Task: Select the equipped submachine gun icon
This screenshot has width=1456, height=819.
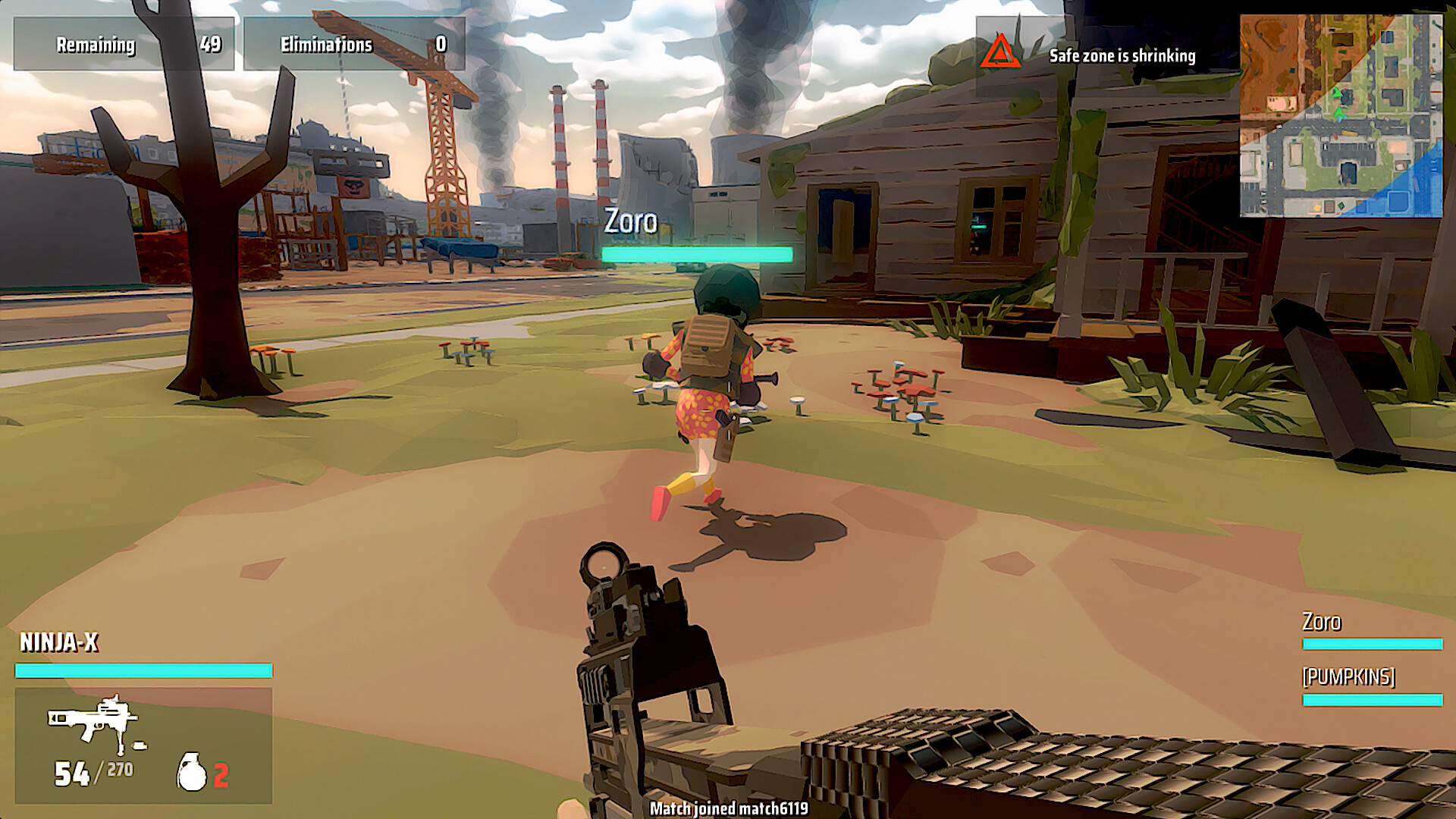Action: (95, 722)
